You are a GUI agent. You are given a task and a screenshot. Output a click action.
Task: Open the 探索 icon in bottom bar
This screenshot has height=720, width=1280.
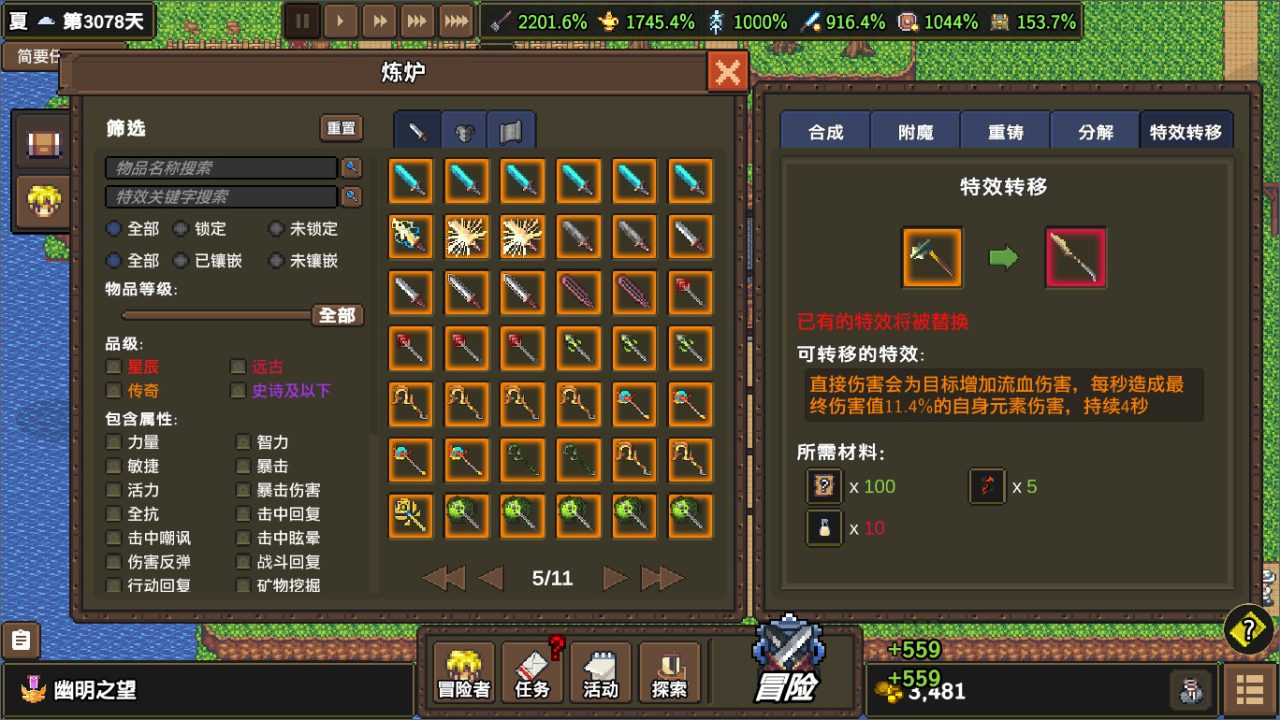click(668, 672)
